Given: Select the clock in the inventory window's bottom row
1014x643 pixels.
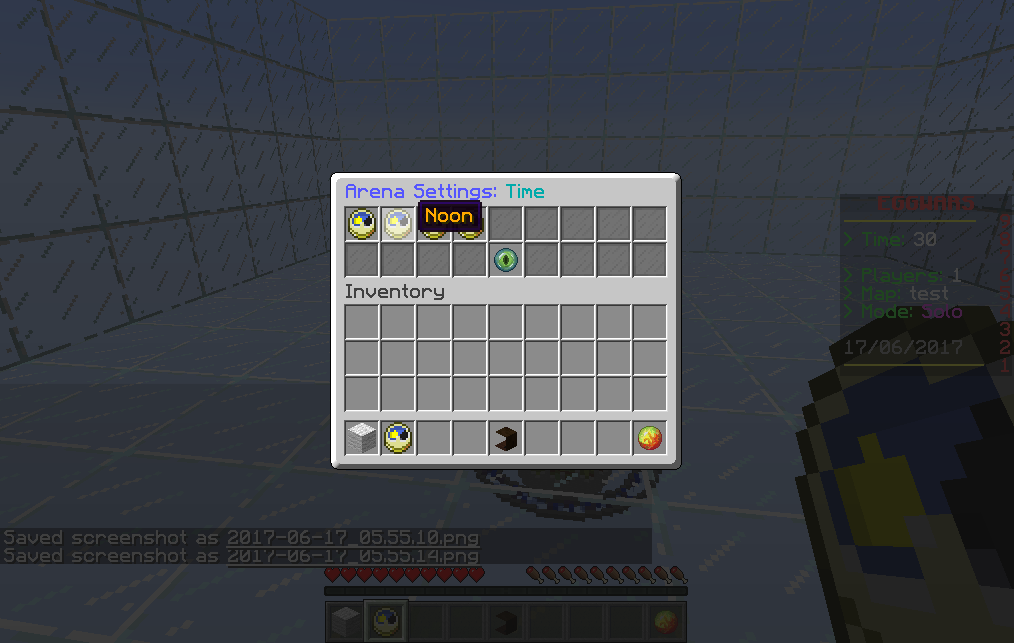Looking at the screenshot, I should pos(398,437).
